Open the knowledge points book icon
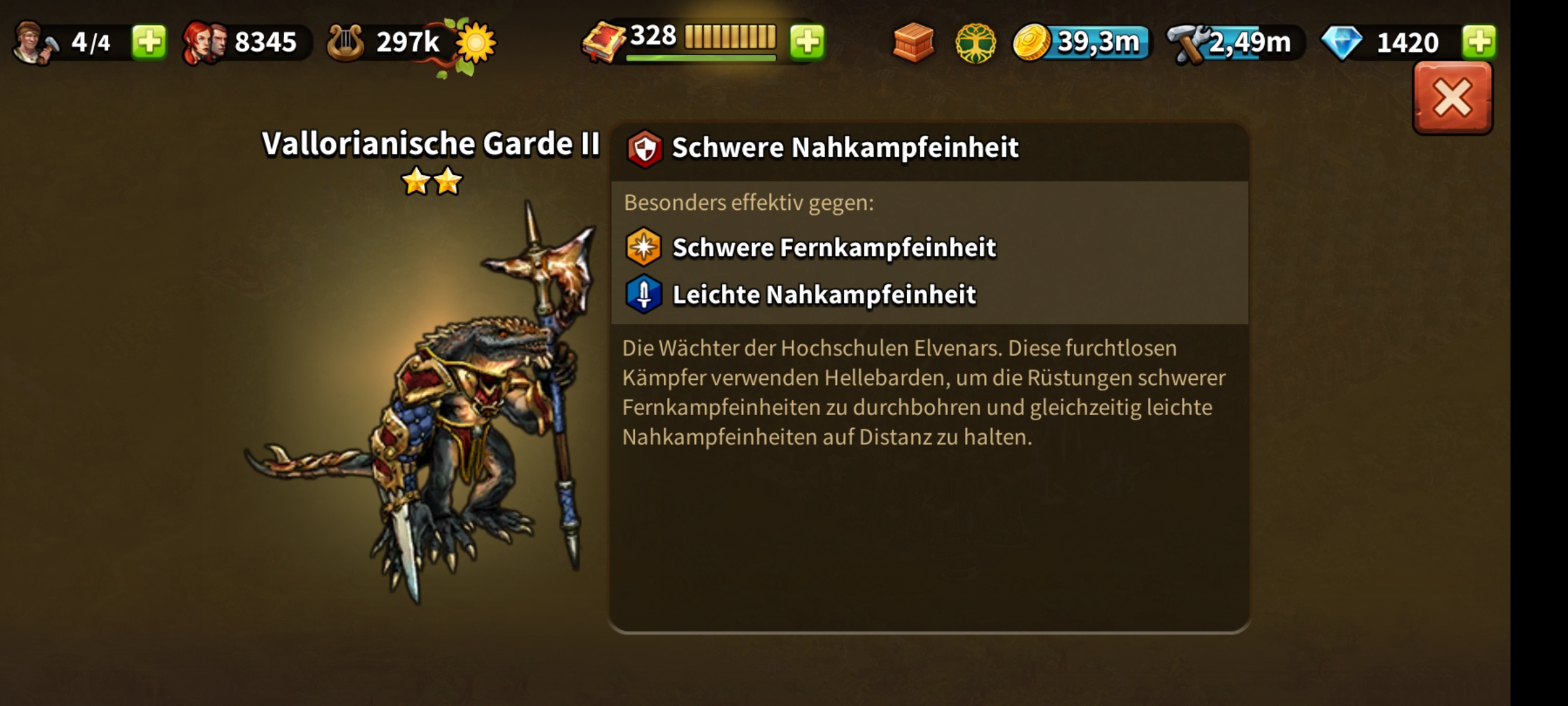Viewport: 1568px width, 706px height. [604, 43]
